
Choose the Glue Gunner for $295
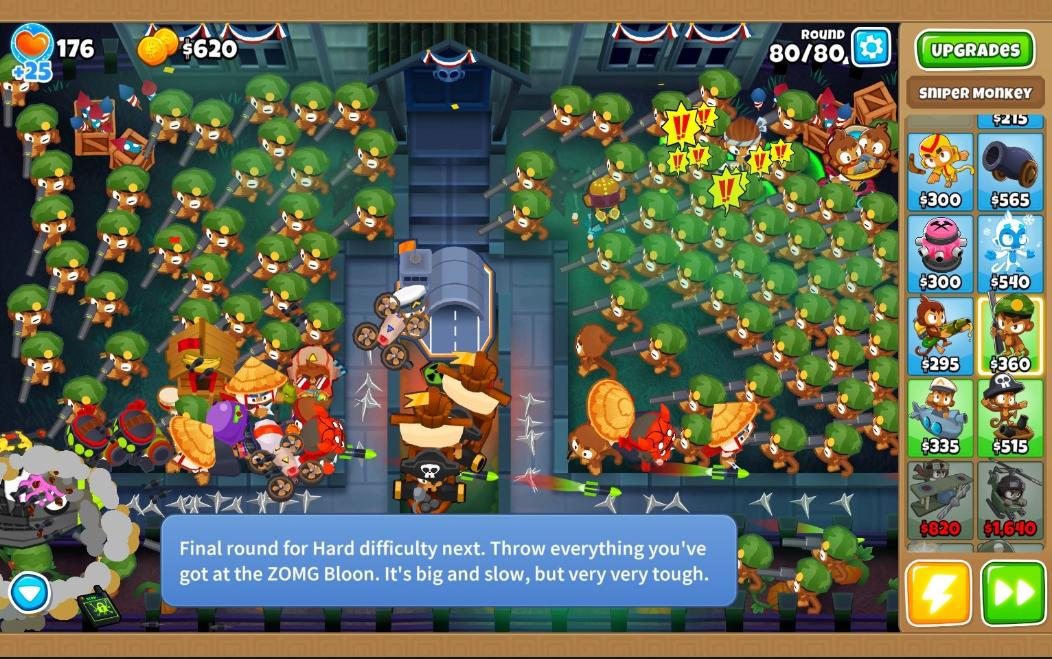(939, 335)
